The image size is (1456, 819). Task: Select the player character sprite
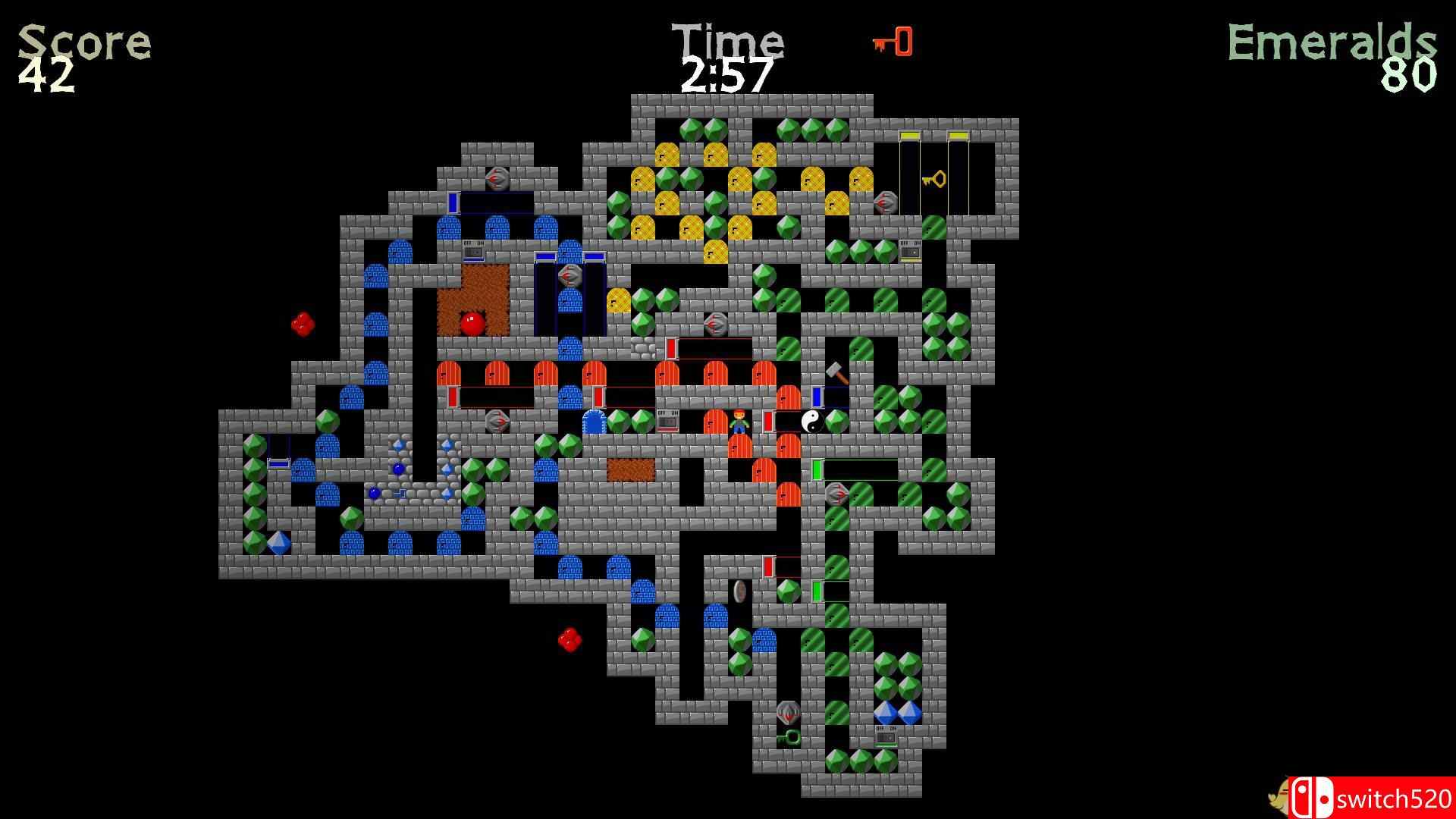point(739,423)
